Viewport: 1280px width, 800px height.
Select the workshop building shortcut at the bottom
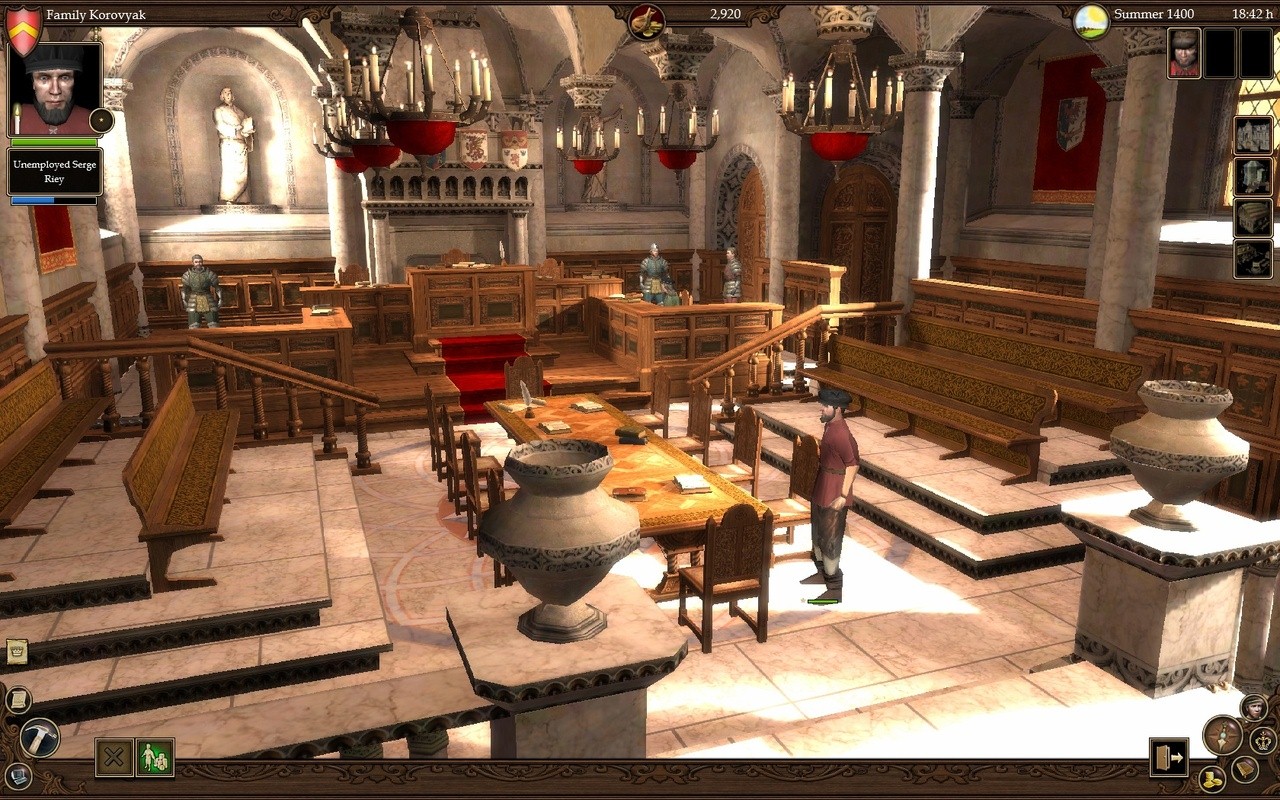[1252, 258]
